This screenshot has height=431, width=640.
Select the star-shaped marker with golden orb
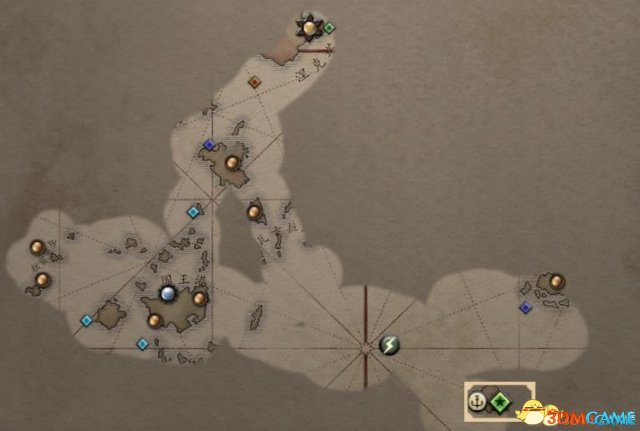(311, 26)
